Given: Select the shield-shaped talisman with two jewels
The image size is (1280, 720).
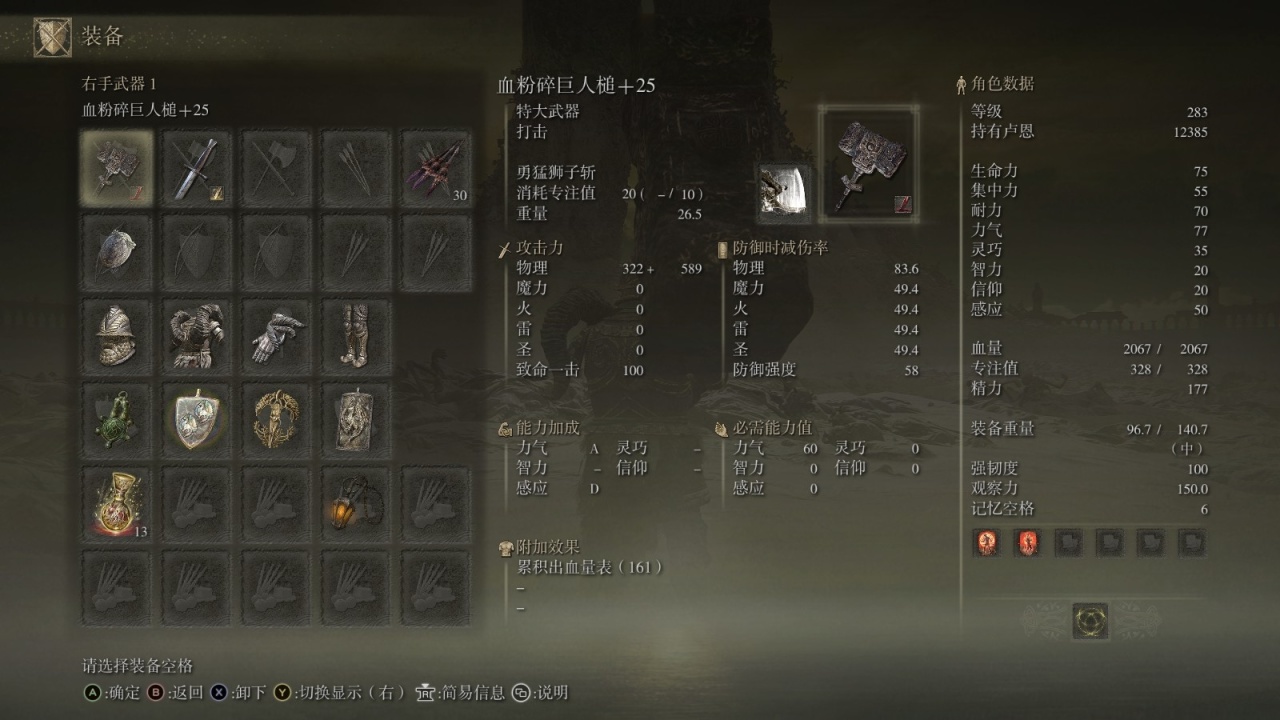Looking at the screenshot, I should click(196, 420).
